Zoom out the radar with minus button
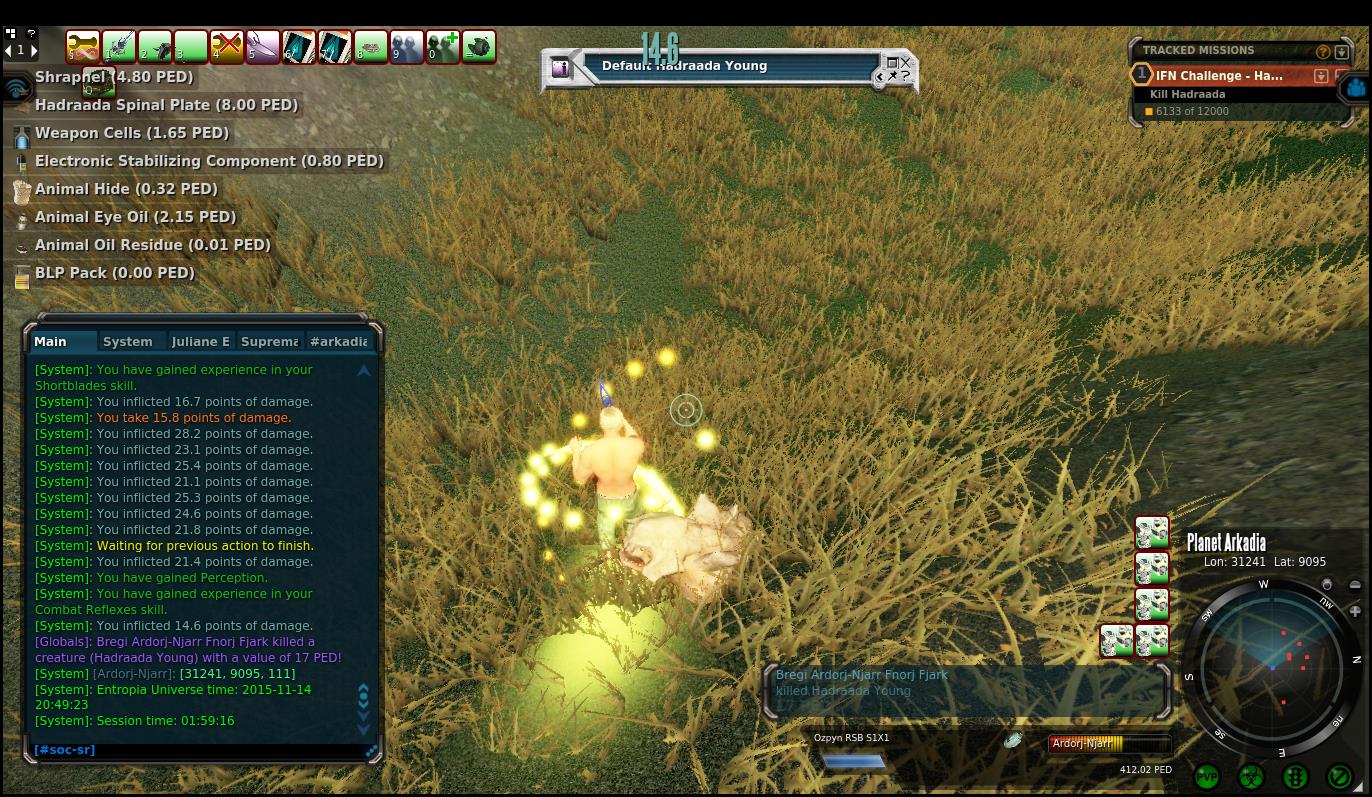This screenshot has height=797, width=1372. 1355,585
